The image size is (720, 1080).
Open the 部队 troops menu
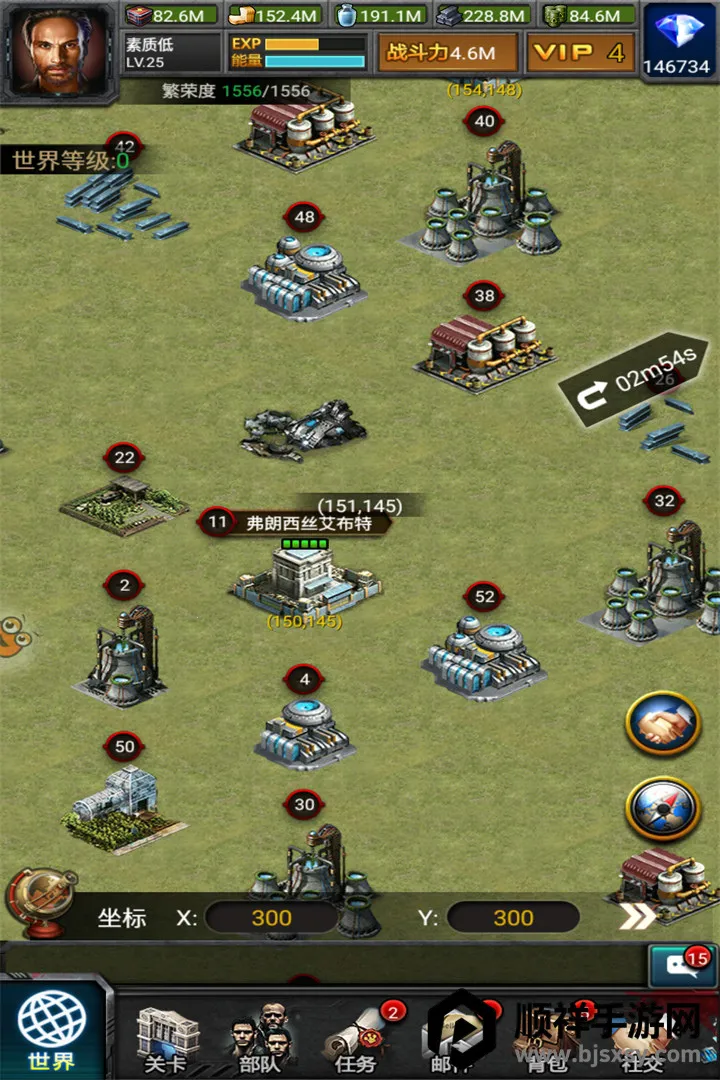click(x=260, y=1038)
